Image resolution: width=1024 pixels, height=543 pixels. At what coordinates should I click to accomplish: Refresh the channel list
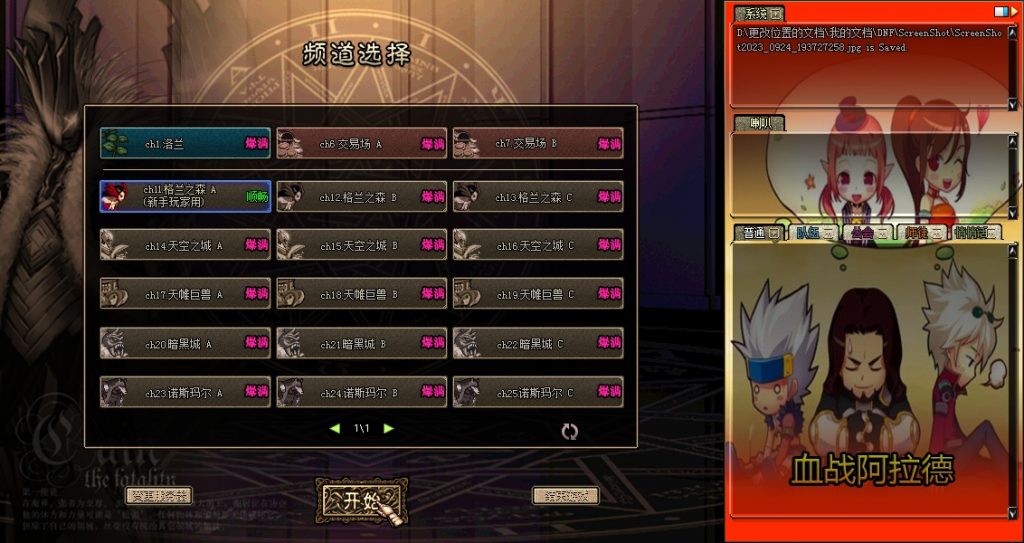[x=570, y=431]
